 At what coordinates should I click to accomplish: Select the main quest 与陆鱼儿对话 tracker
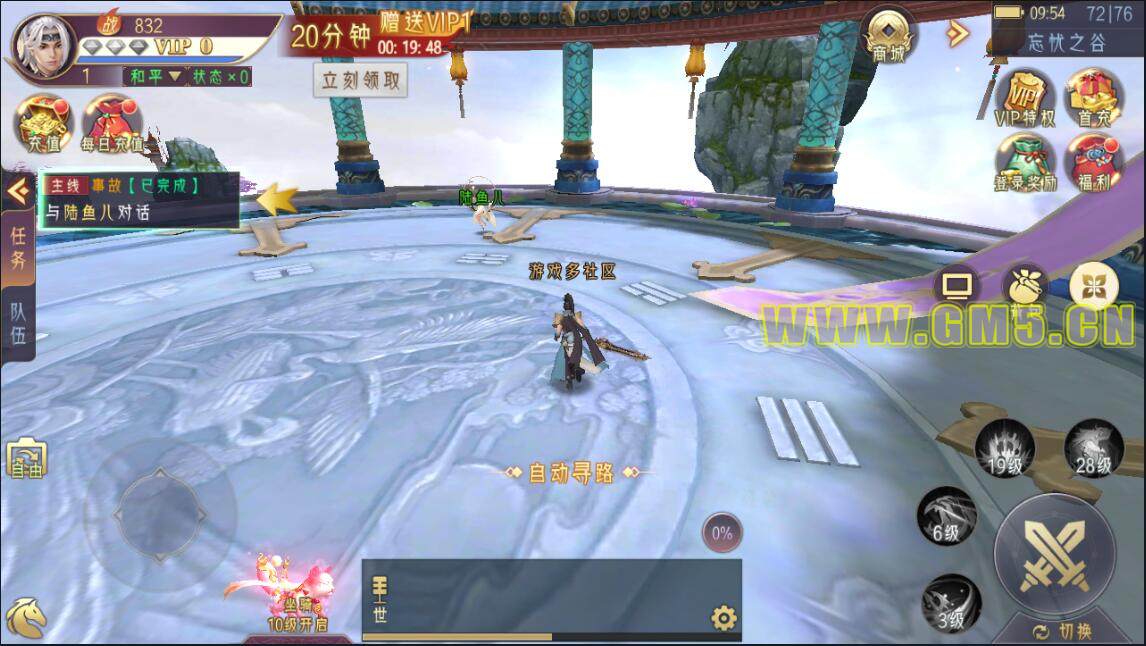(x=140, y=200)
